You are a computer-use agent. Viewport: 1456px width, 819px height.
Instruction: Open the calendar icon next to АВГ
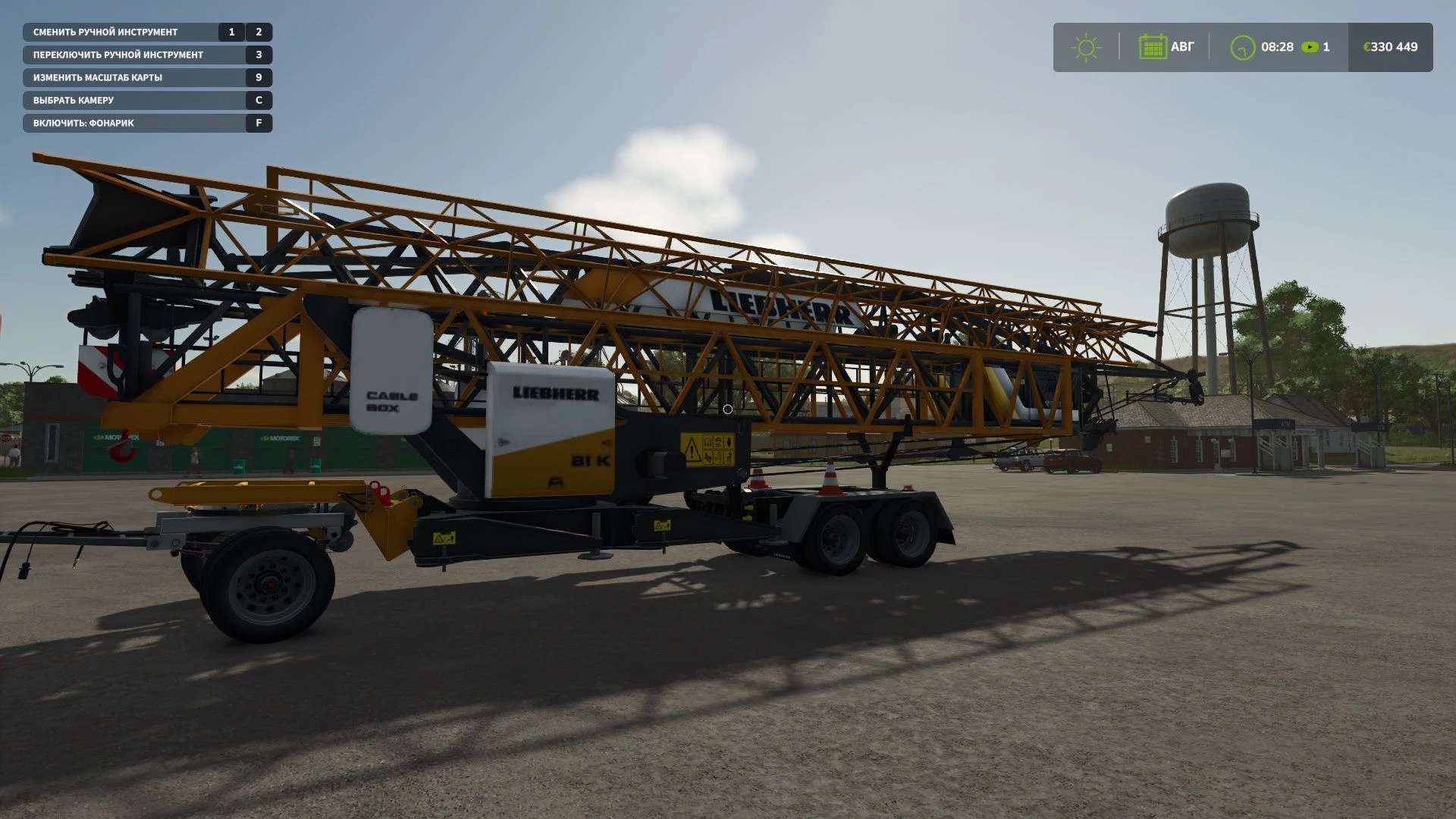(1153, 46)
